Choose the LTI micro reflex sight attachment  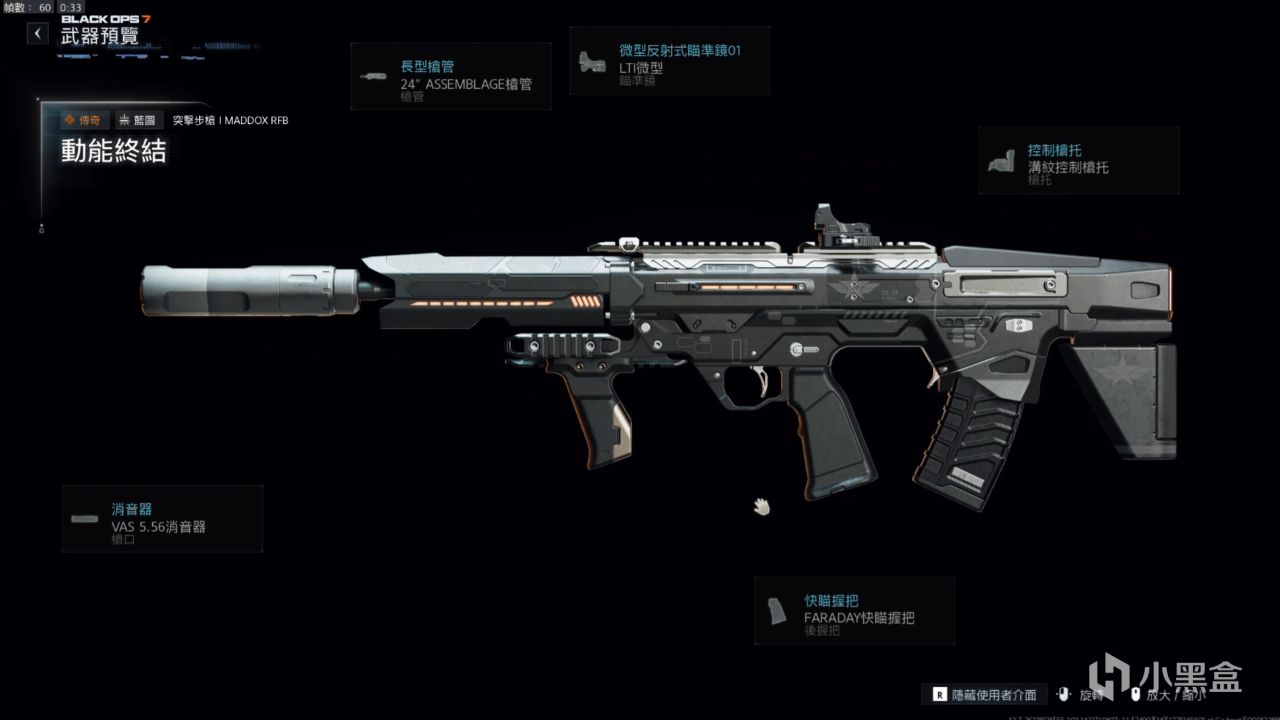670,60
